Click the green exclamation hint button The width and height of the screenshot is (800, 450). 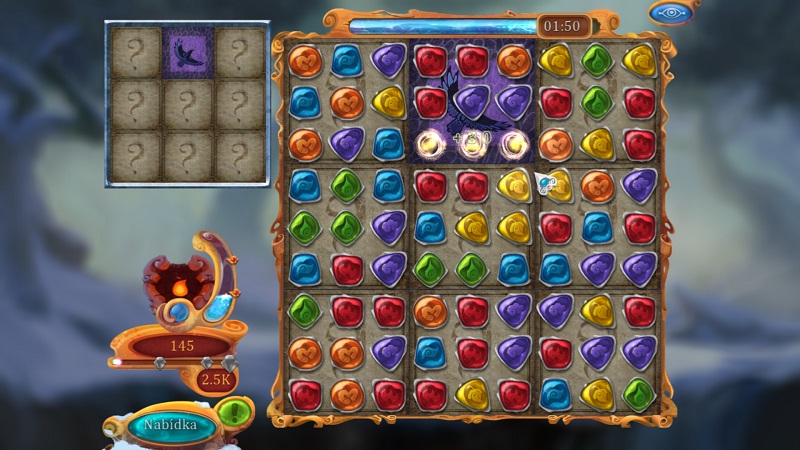pos(232,411)
